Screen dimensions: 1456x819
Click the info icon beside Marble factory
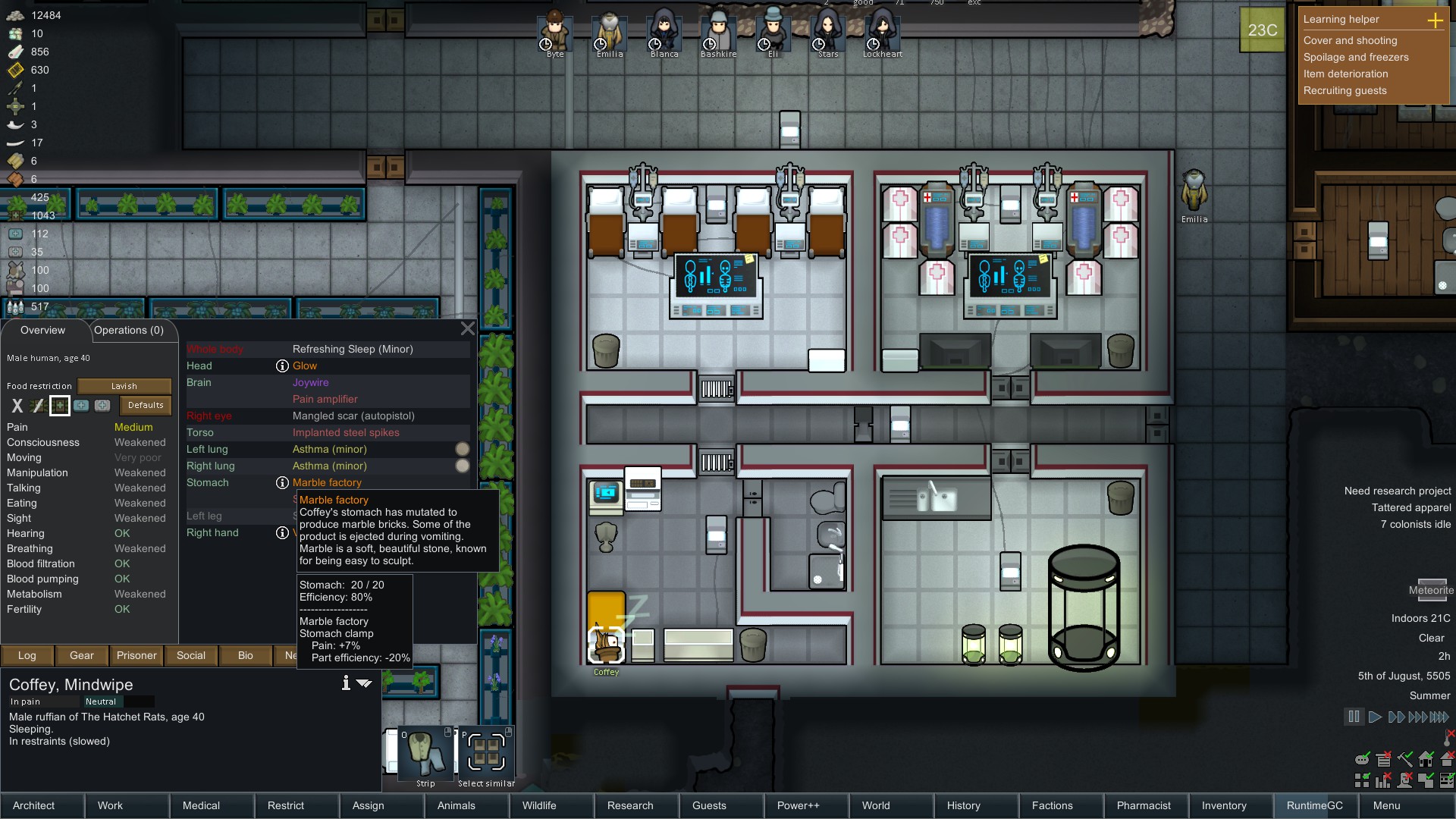tap(282, 482)
